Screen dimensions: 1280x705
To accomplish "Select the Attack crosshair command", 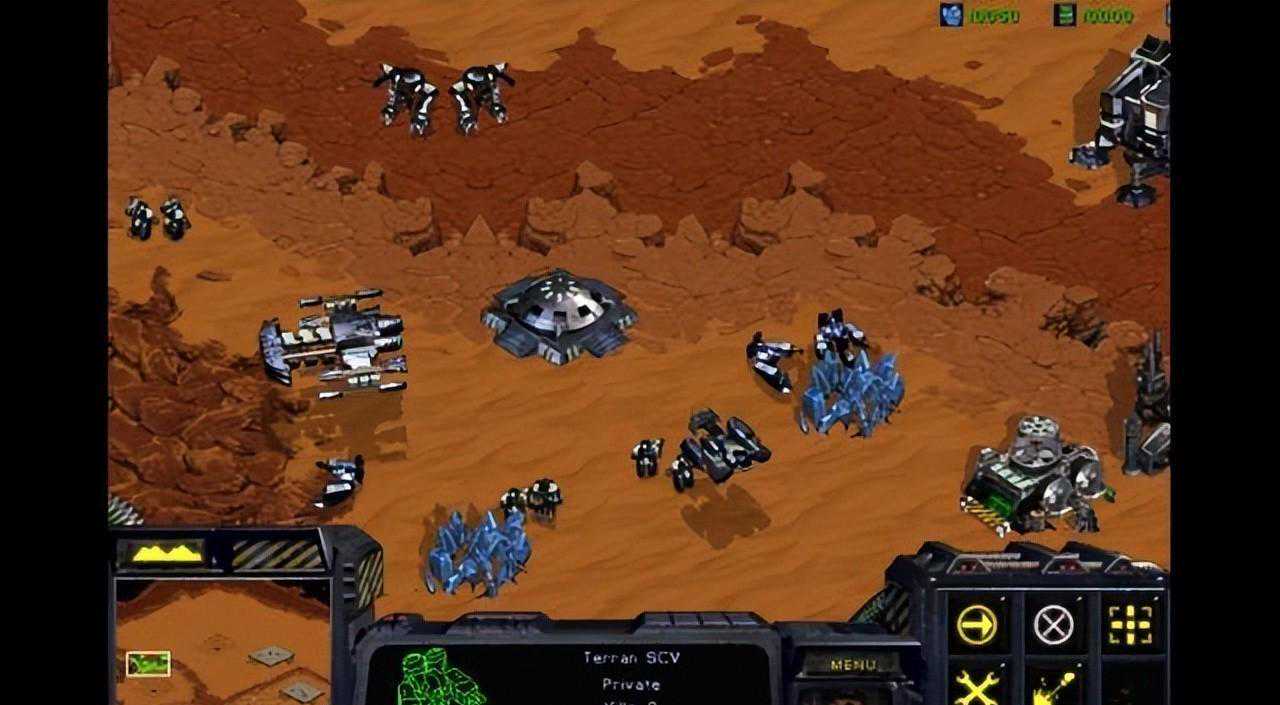I will (x=1130, y=625).
